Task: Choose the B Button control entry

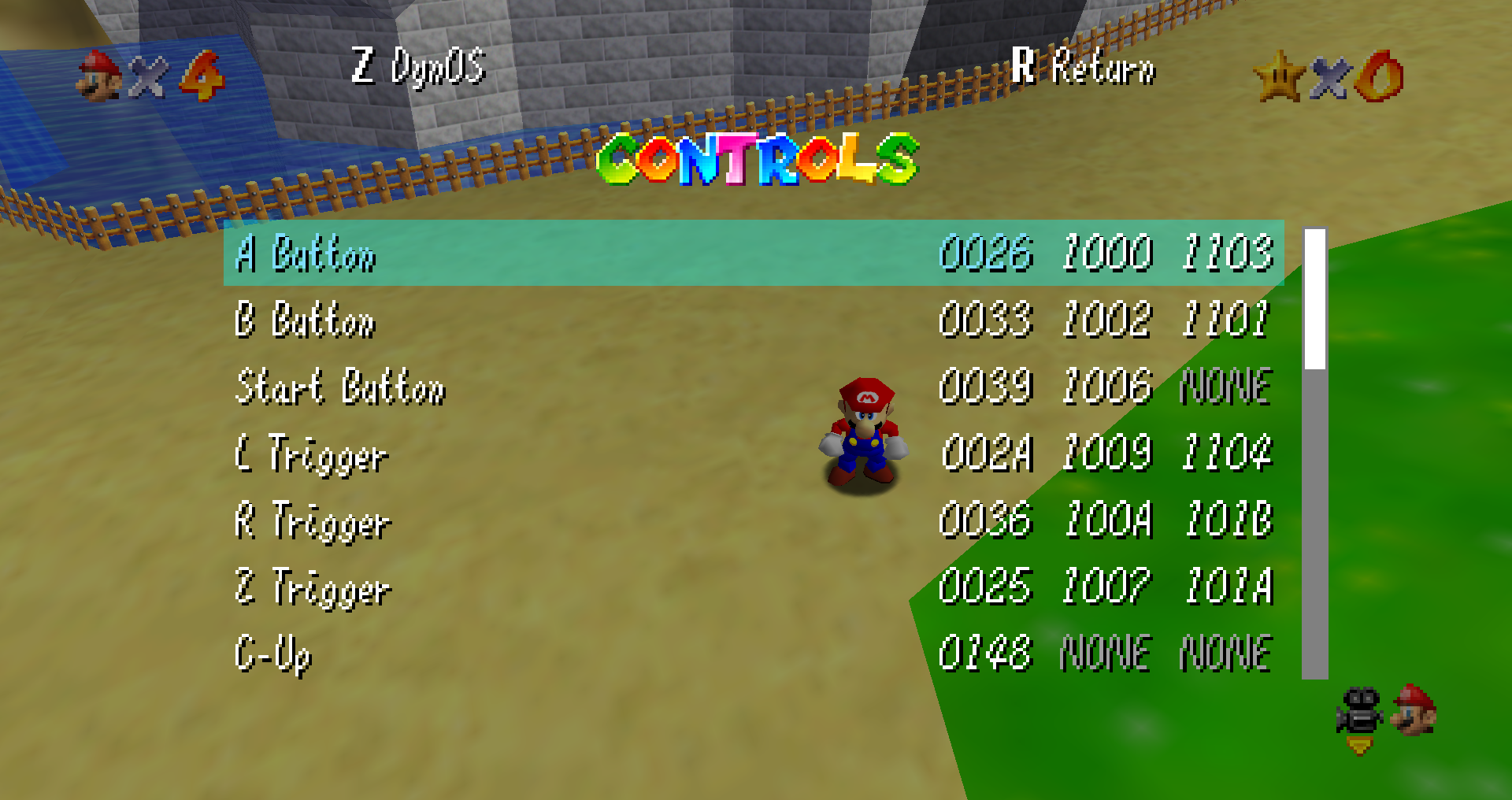Action: click(306, 320)
